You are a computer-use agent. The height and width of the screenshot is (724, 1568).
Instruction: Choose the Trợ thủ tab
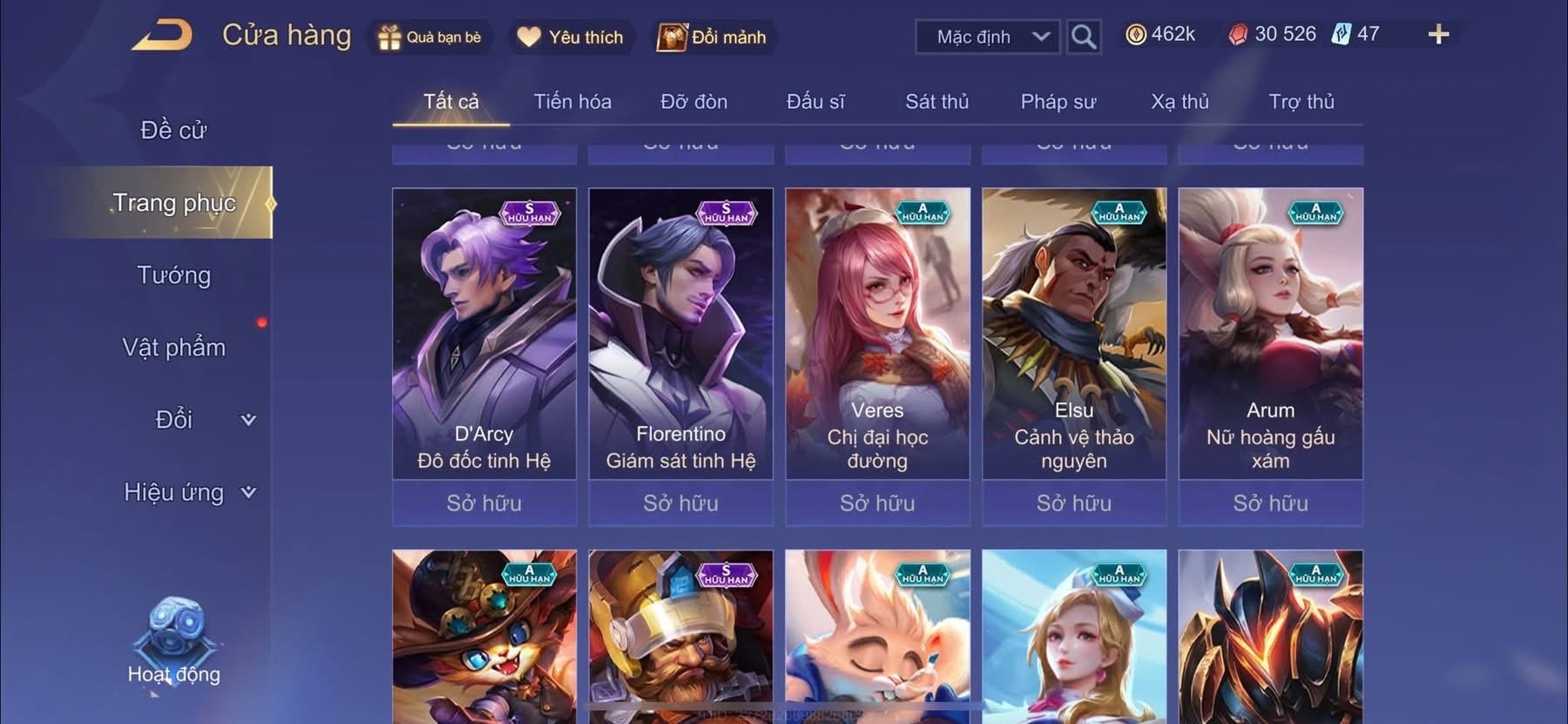(1301, 102)
